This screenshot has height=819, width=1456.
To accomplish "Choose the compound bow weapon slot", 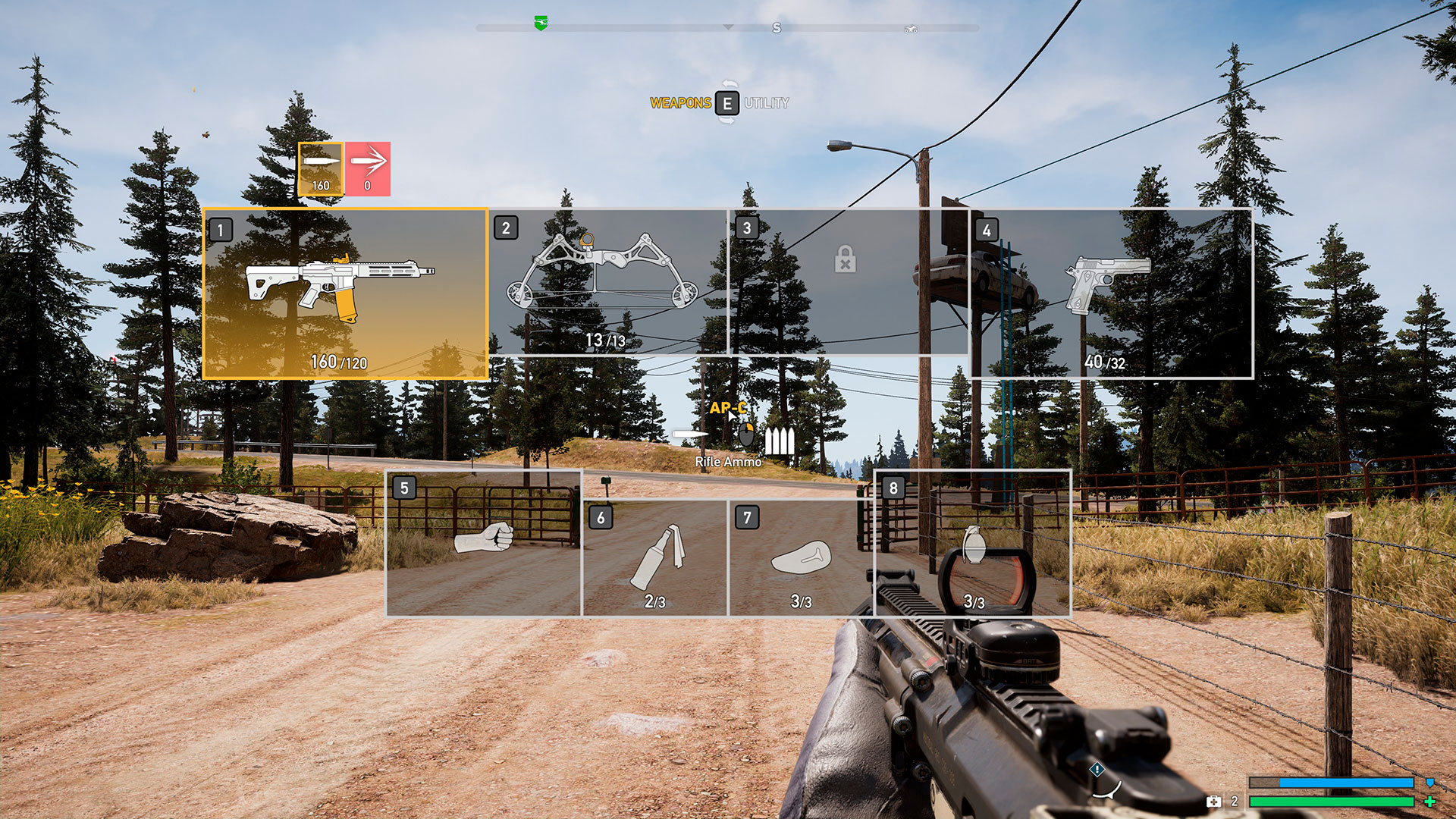I will pyautogui.click(x=607, y=281).
